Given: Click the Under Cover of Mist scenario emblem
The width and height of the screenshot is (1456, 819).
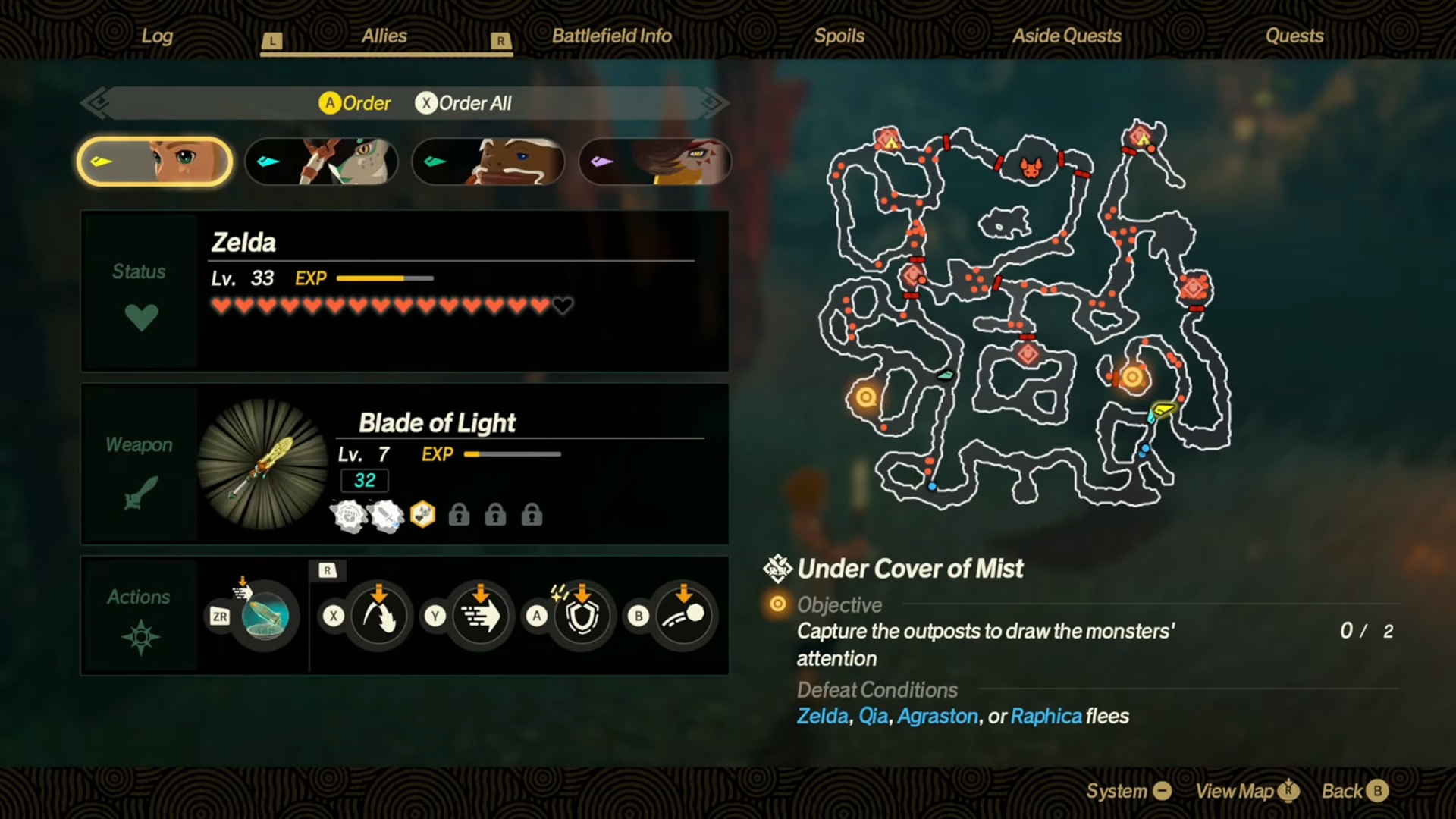Looking at the screenshot, I should click(777, 569).
